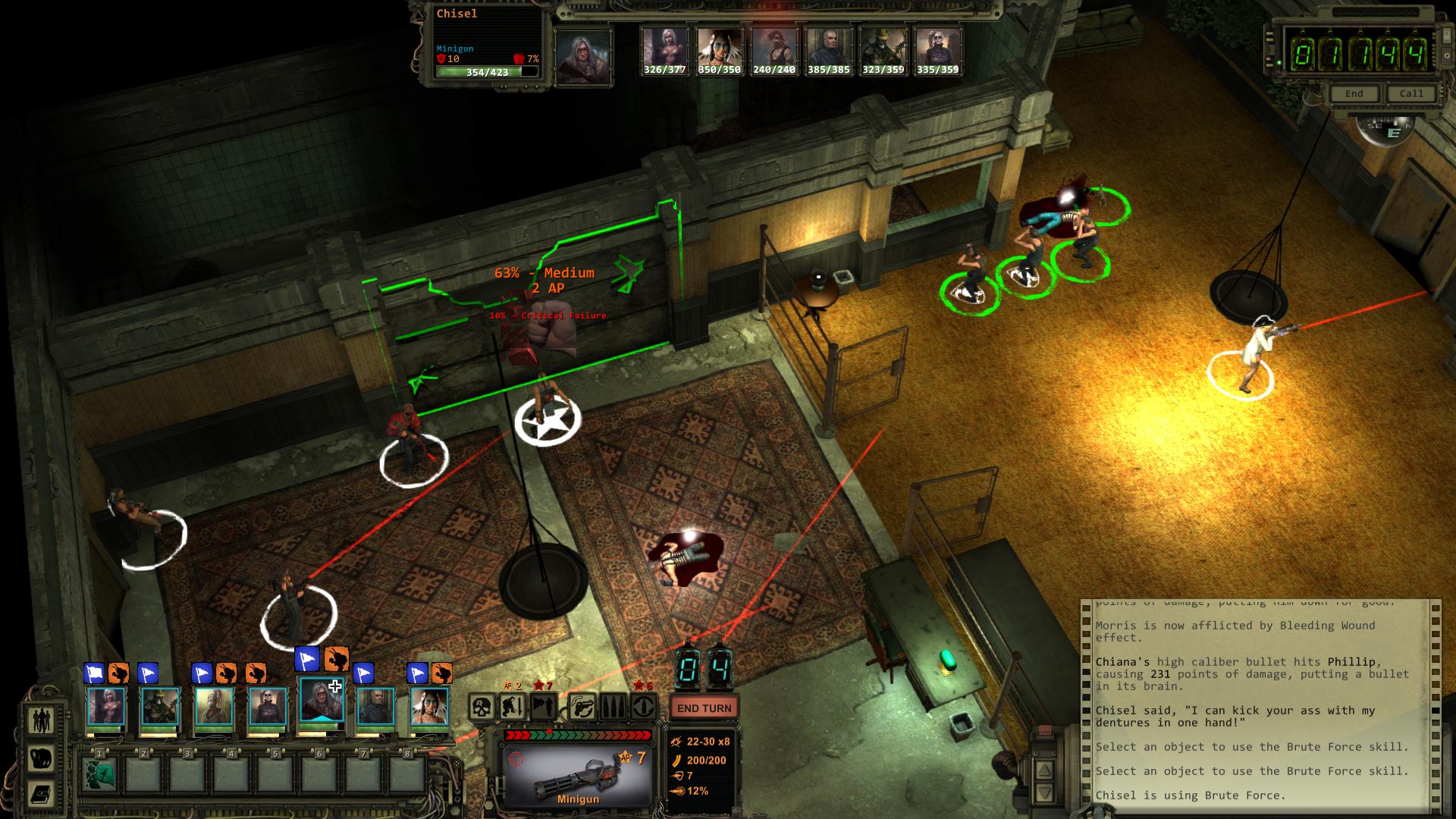Screen dimensions: 1456x819
Task: Click the turn-order portrait showing 240/240
Action: 773,51
